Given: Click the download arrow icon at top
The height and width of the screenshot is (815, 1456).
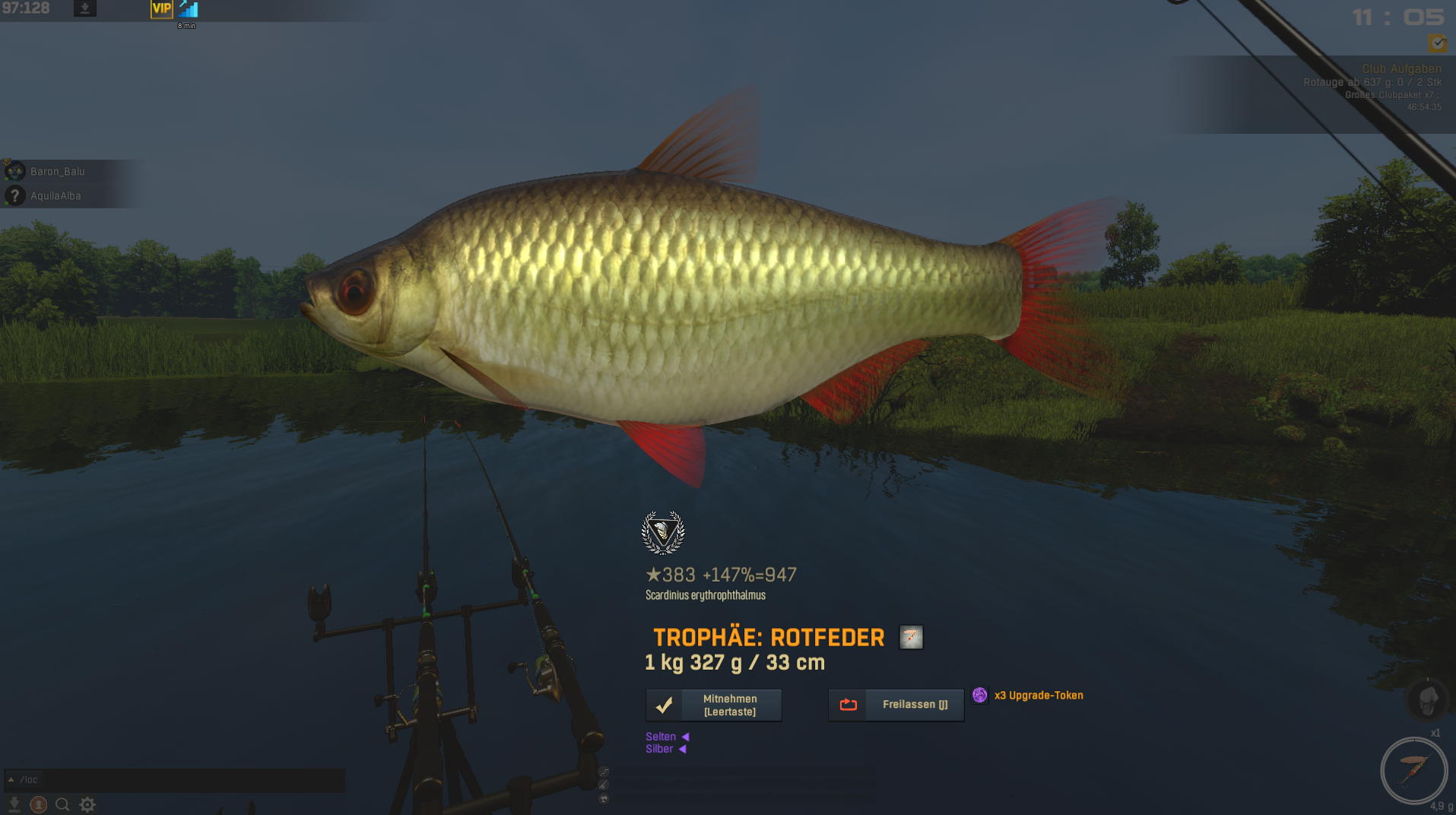Looking at the screenshot, I should (x=85, y=9).
